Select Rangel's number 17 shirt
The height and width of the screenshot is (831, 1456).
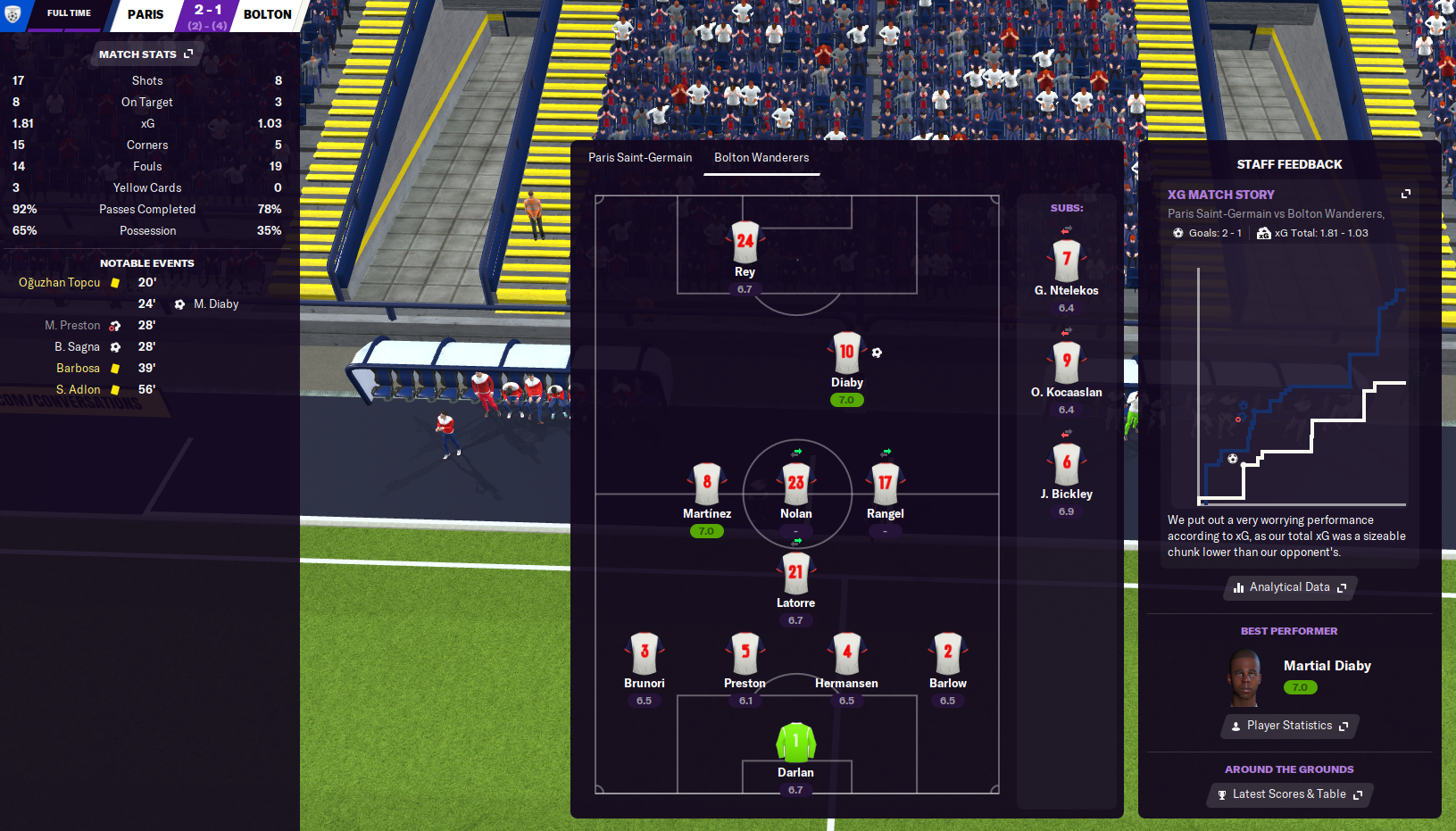click(x=885, y=483)
